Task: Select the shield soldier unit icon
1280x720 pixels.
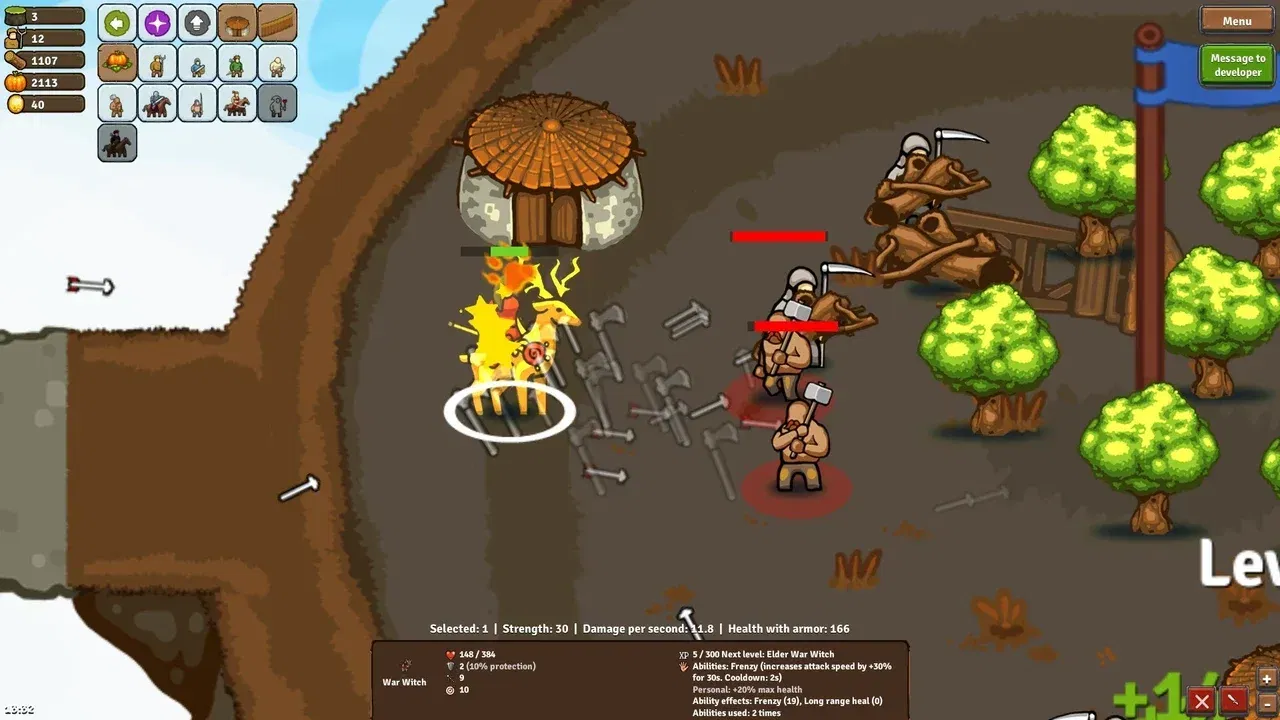Action: point(197,62)
